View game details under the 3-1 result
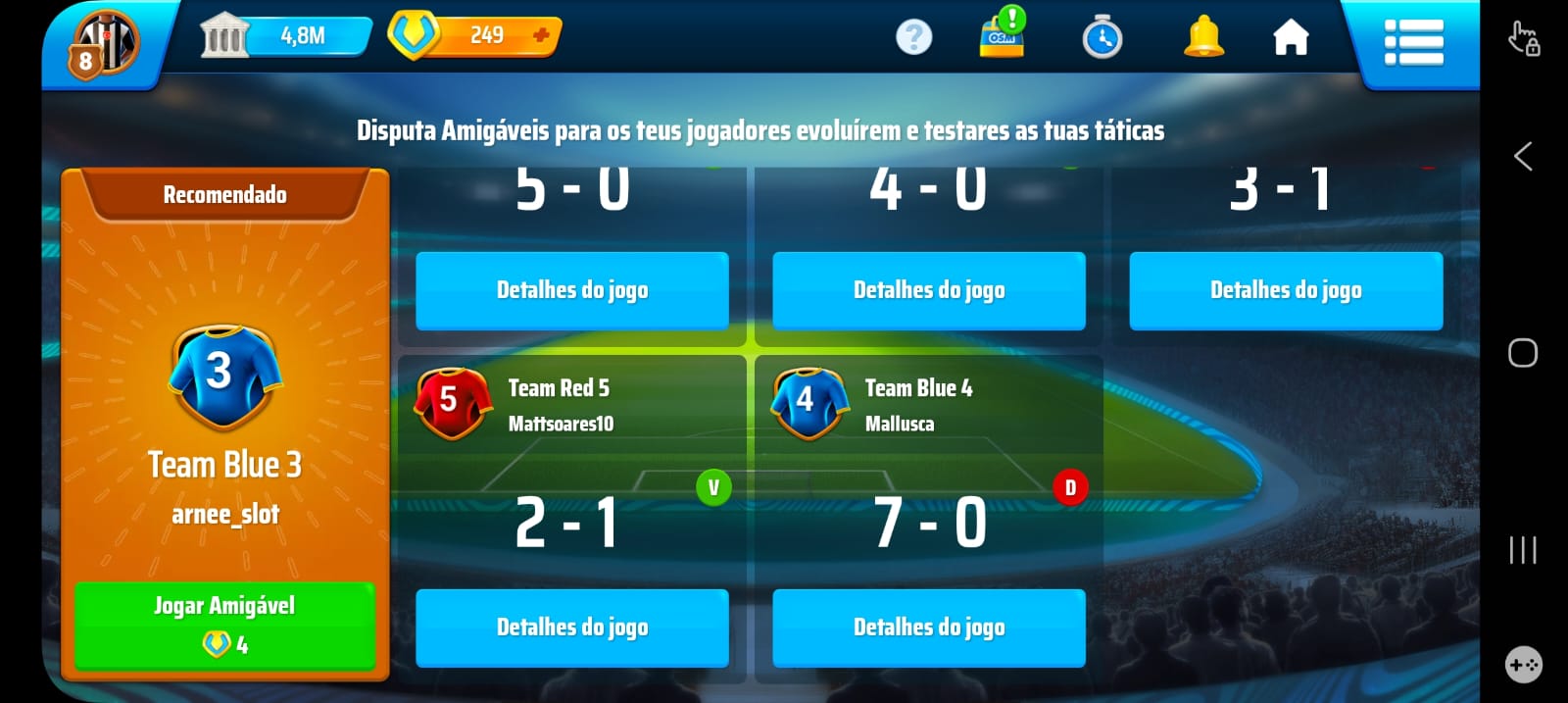This screenshot has width=1568, height=703. tap(1285, 290)
